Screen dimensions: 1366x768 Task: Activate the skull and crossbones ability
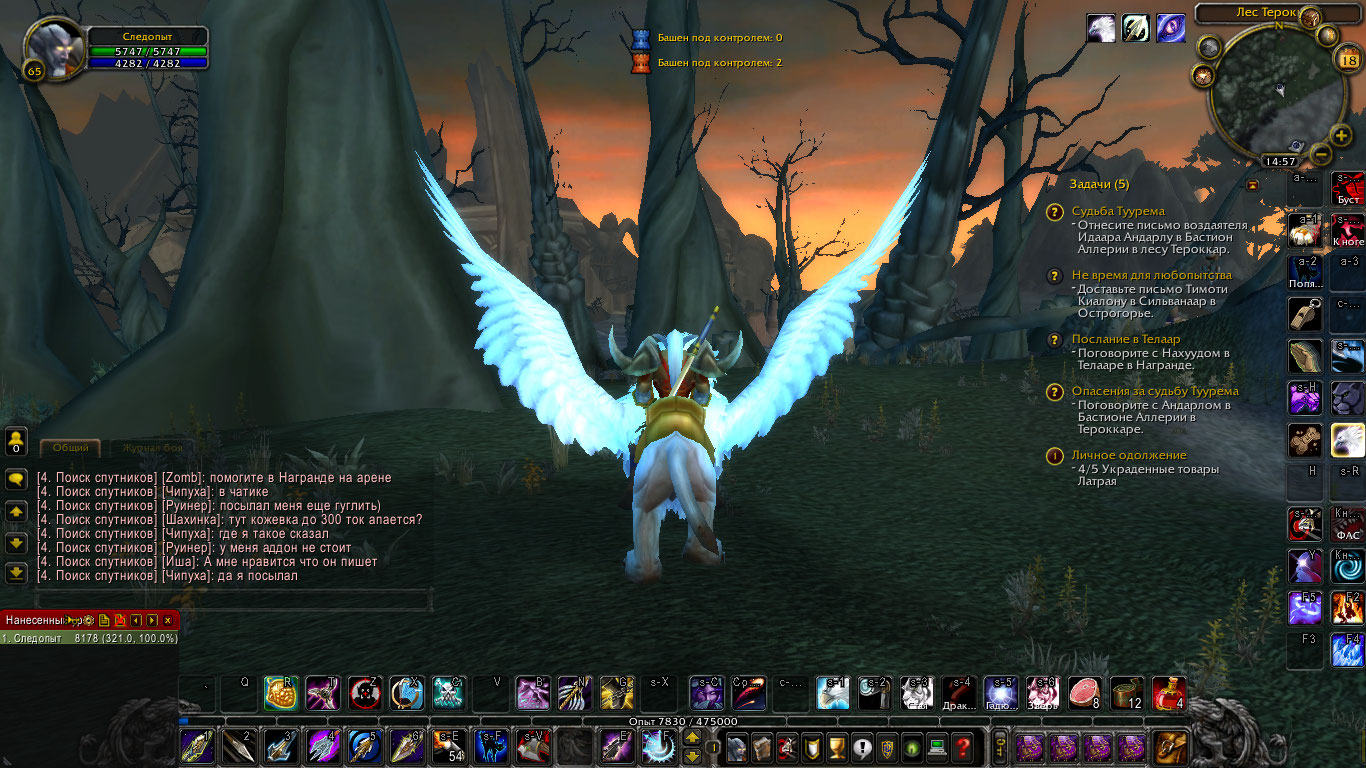(448, 692)
